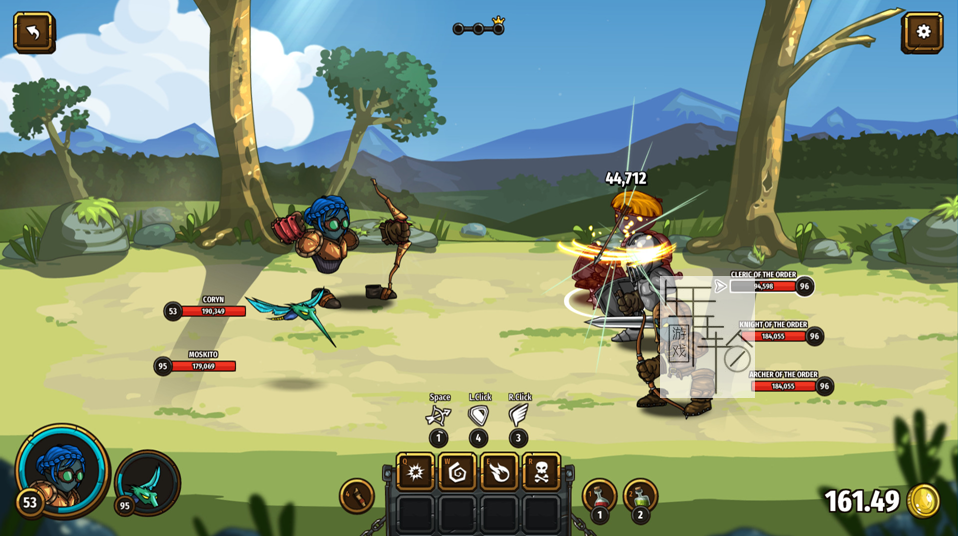
Task: Select the torch item button
Action: pyautogui.click(x=357, y=495)
